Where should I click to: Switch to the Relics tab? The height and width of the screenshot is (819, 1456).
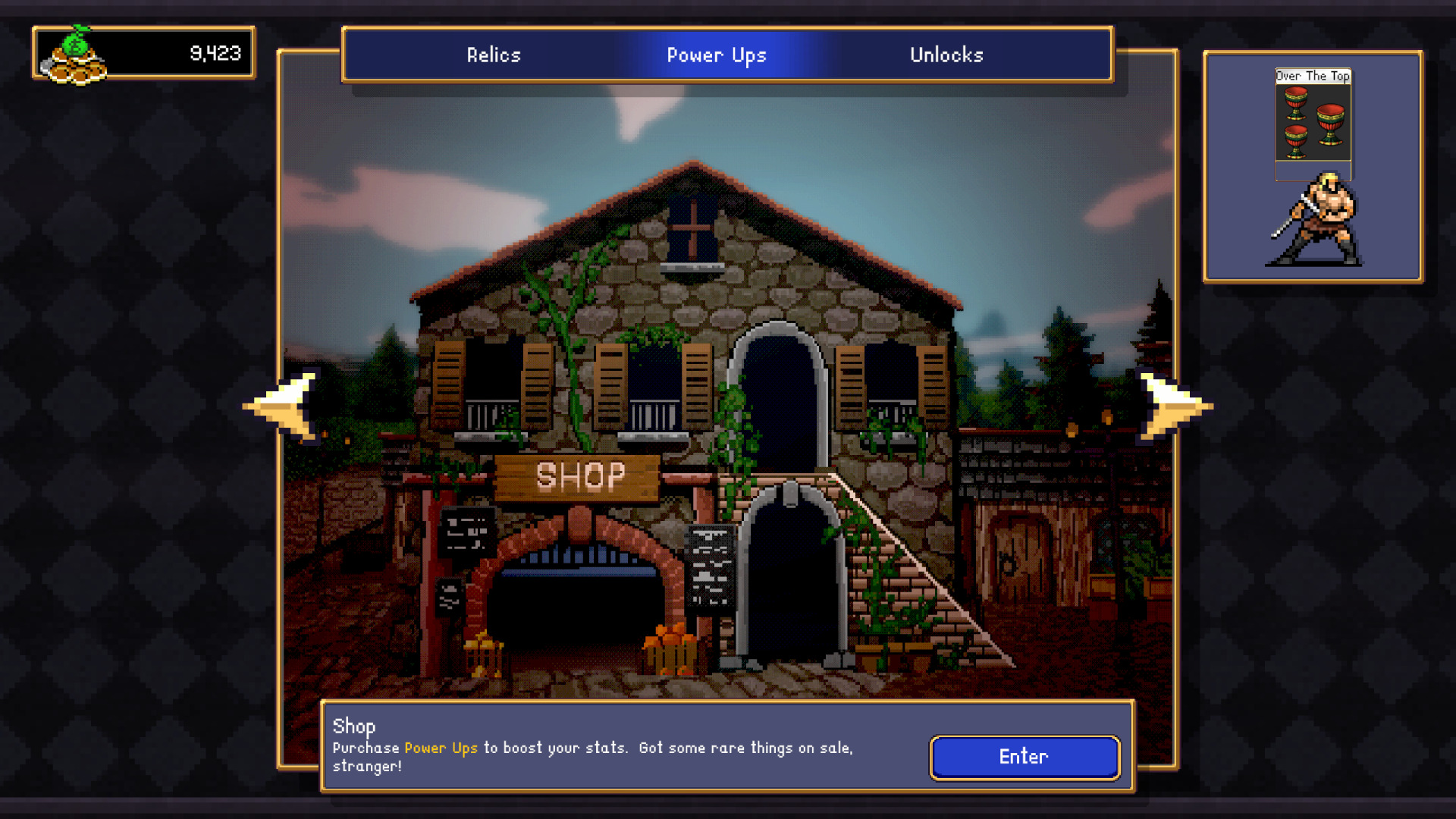[493, 55]
